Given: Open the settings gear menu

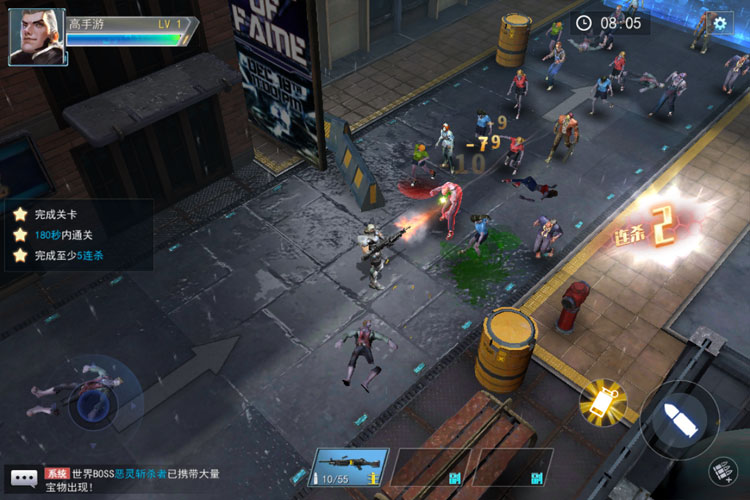Looking at the screenshot, I should pos(720,23).
